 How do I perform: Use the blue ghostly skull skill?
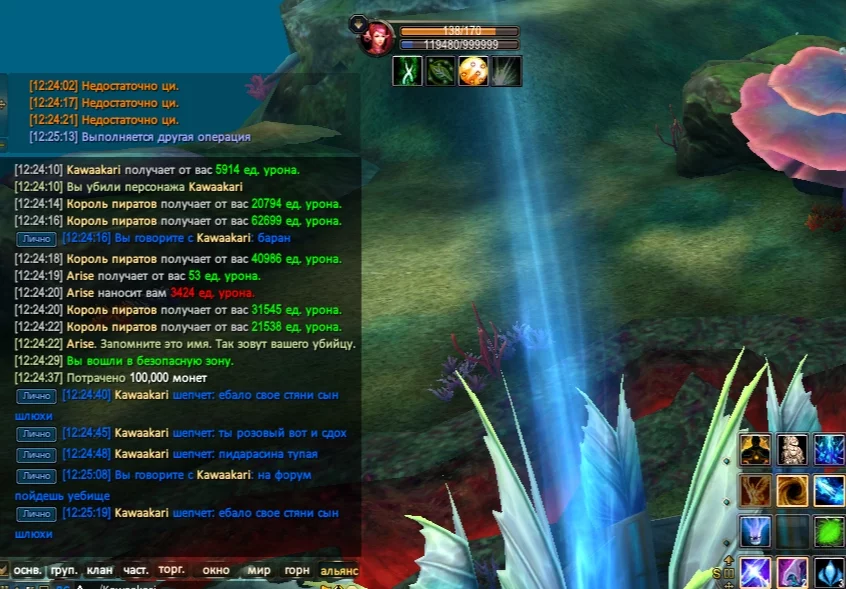755,531
